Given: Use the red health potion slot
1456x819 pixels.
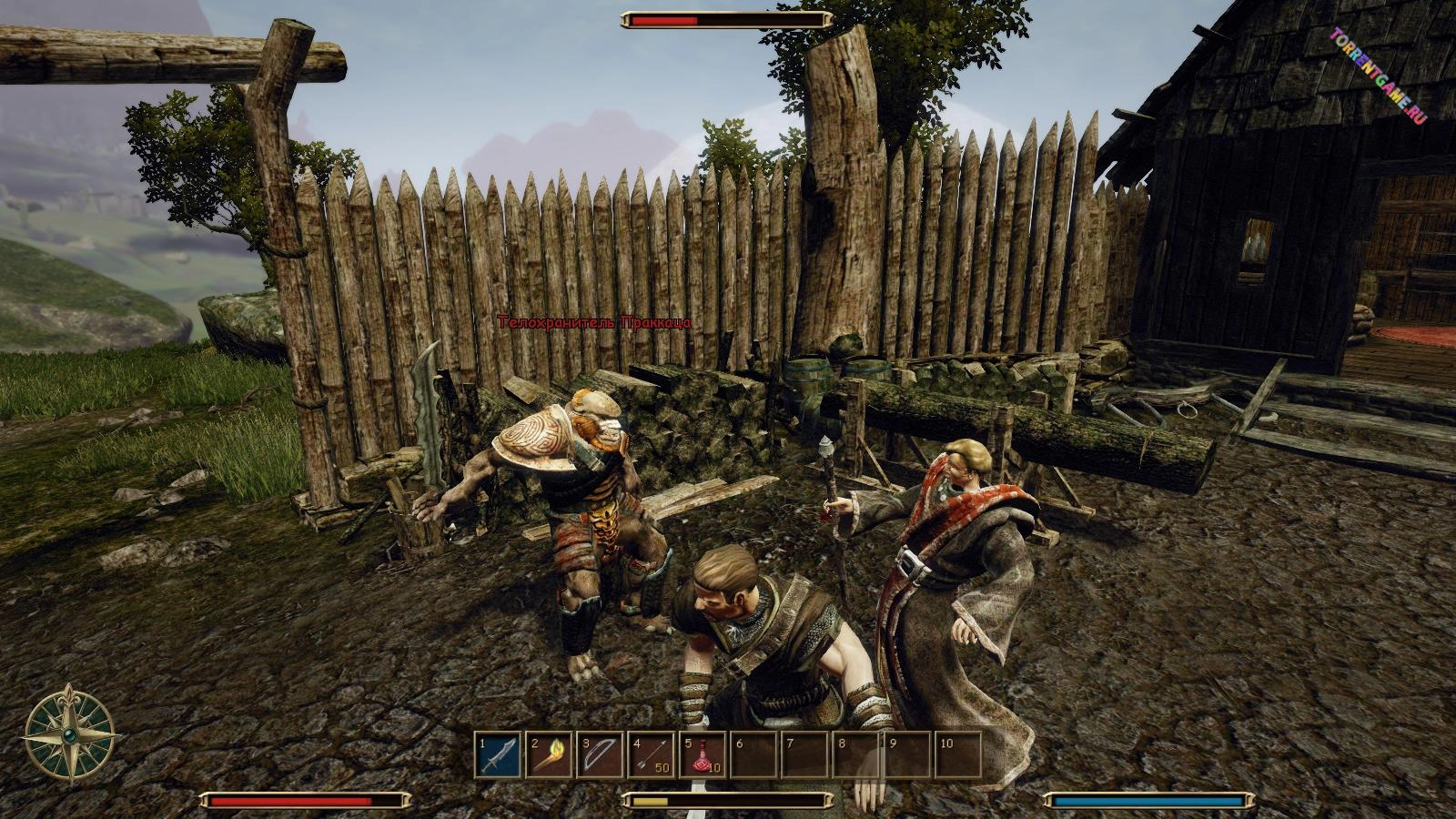Looking at the screenshot, I should pos(702,755).
